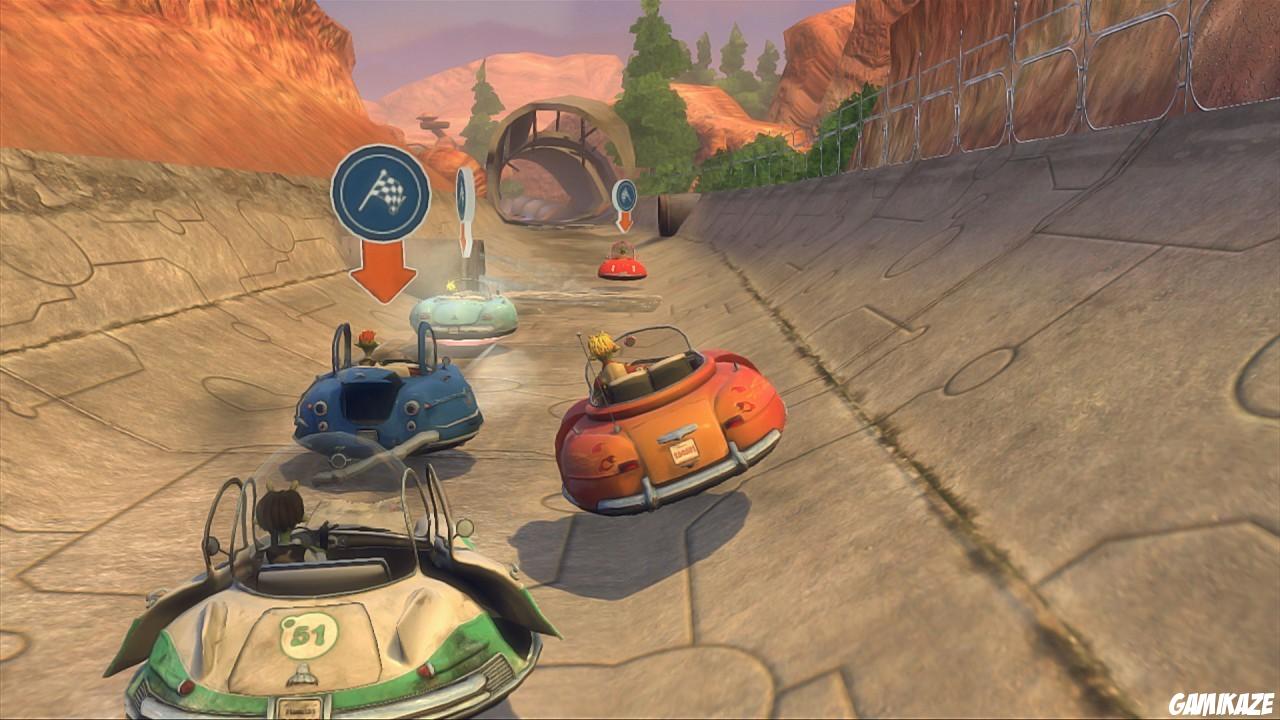Select the red bumper car near the tunnel
The width and height of the screenshot is (1280, 720).
pos(622,266)
